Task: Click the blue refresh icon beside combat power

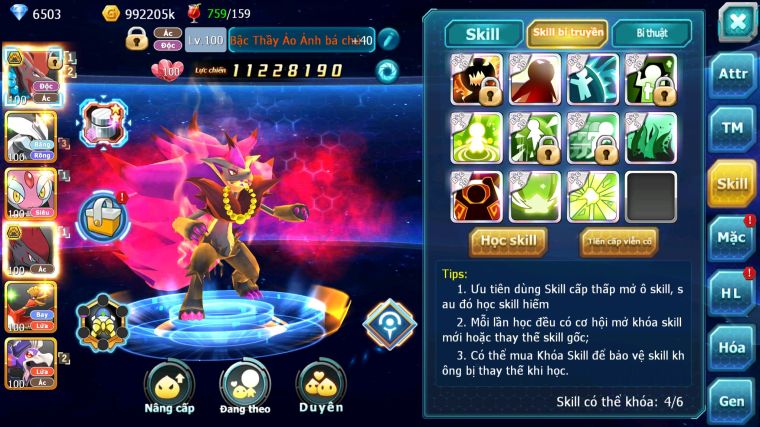Action: pos(386,71)
